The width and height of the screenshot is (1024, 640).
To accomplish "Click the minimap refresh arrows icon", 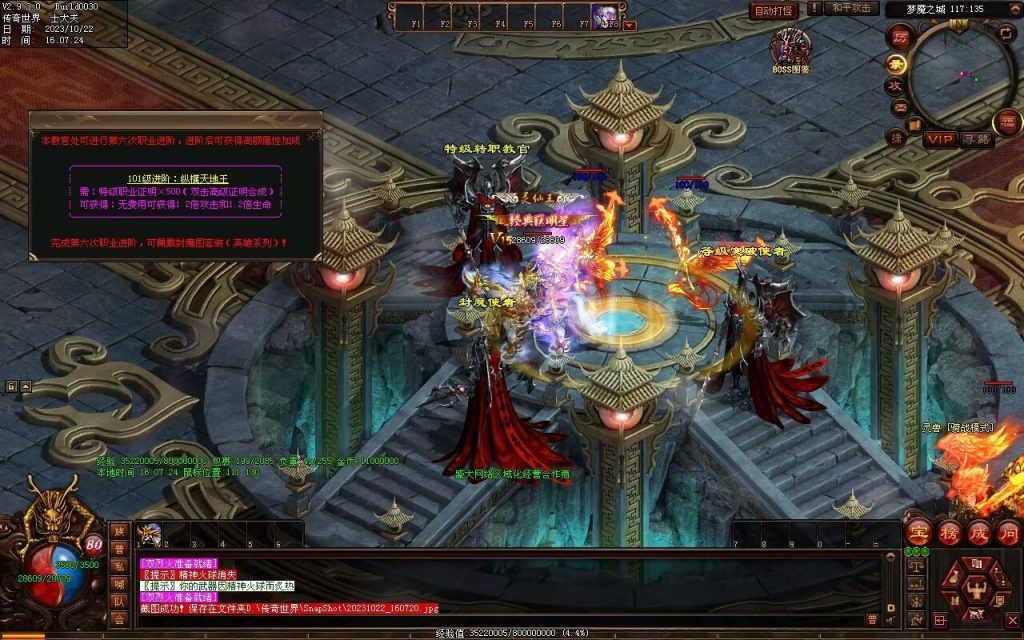I will [x=1006, y=33].
